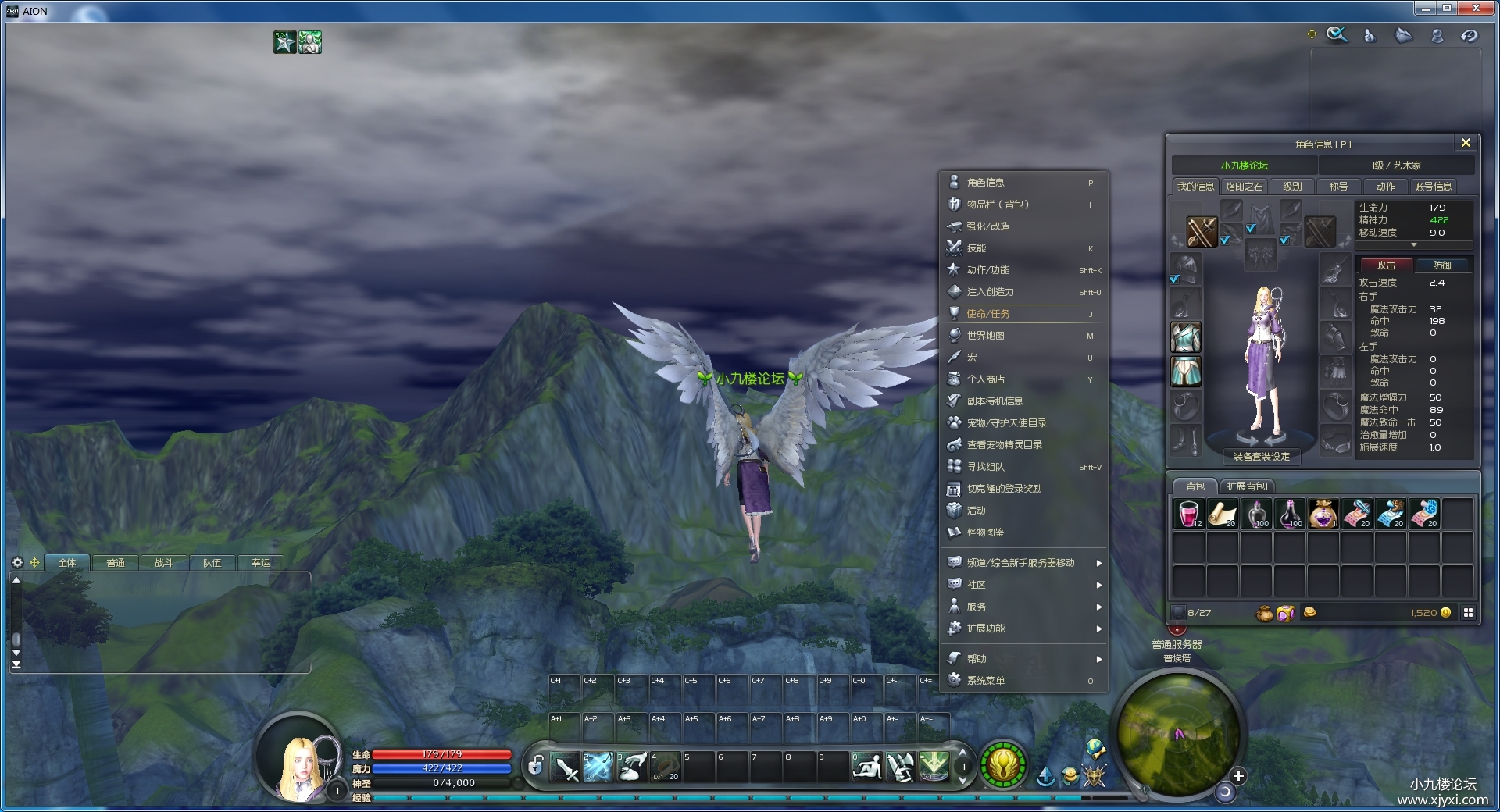The height and width of the screenshot is (812, 1500).
Task: Select the scroll item in the bag
Action: coord(1223,515)
